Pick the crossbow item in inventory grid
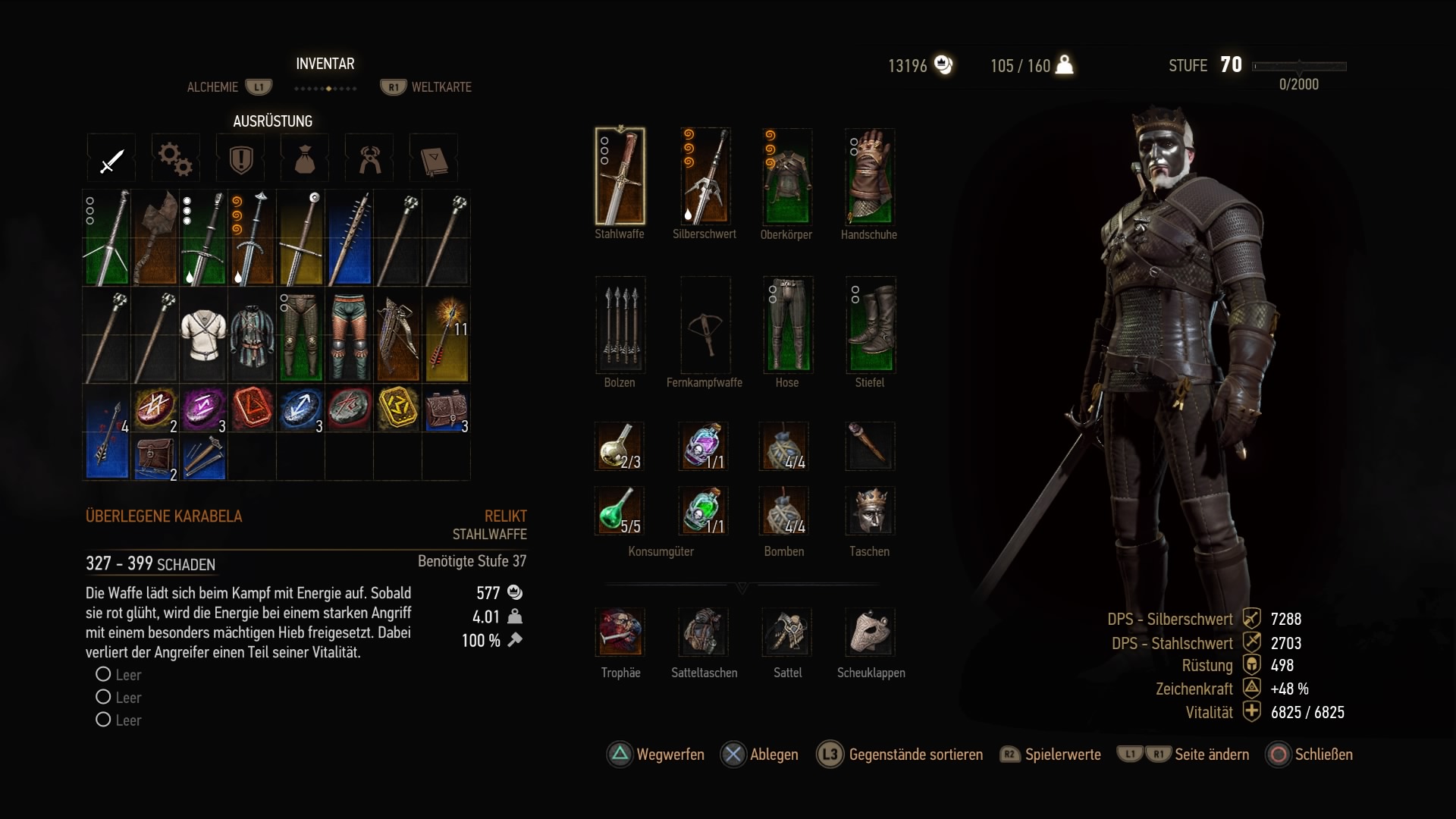1456x819 pixels. (x=398, y=334)
